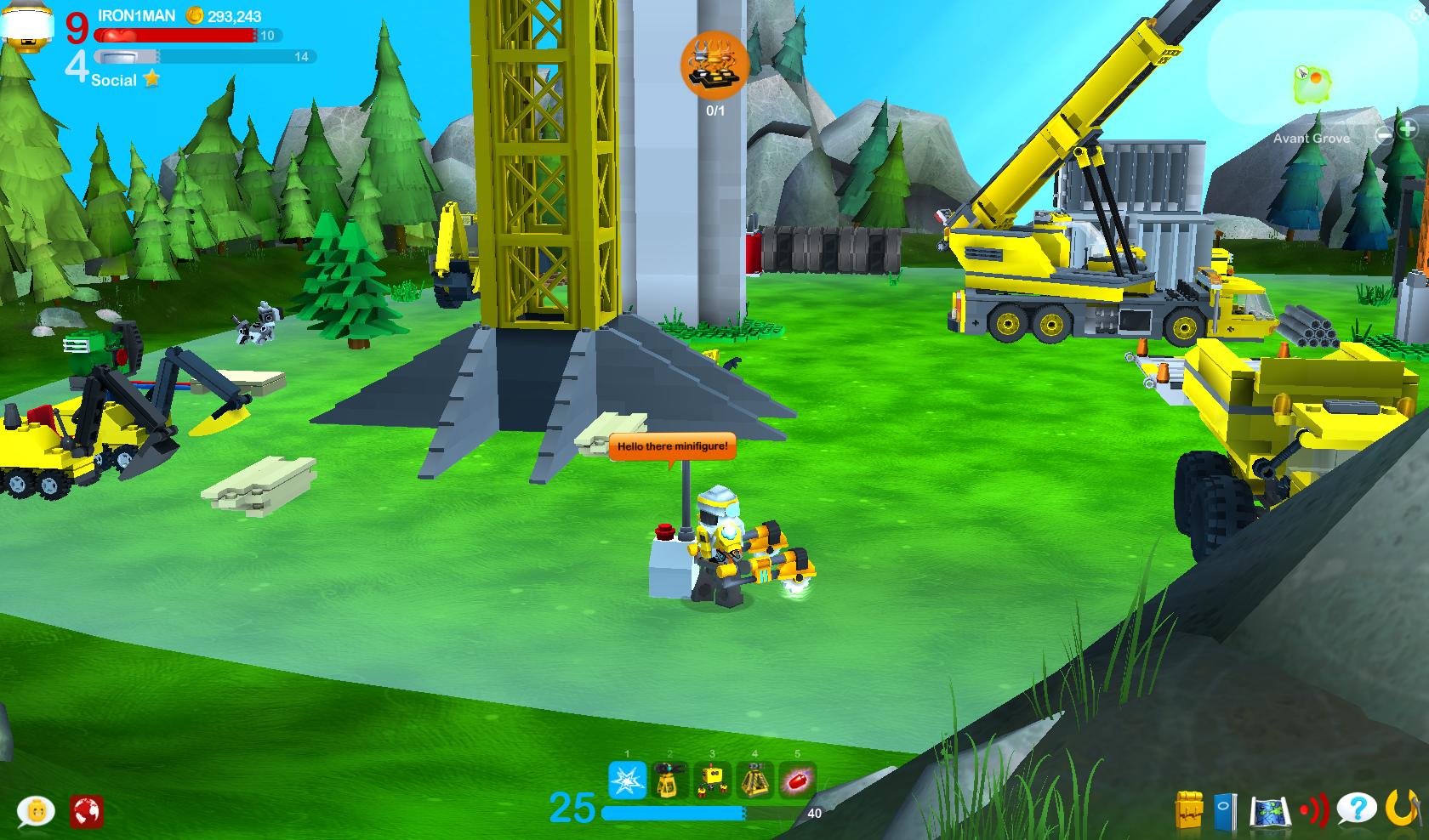
Task: Click the red signal broadcast icon
Action: (1313, 811)
